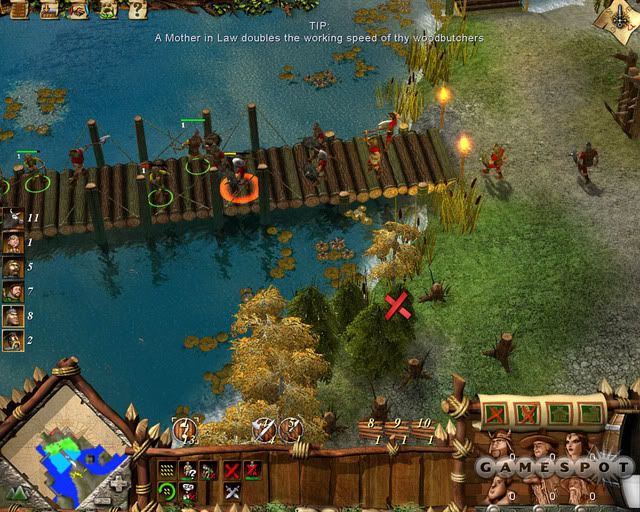
Task: Toggle the first crossed-out green scroll icon
Action: (497, 411)
